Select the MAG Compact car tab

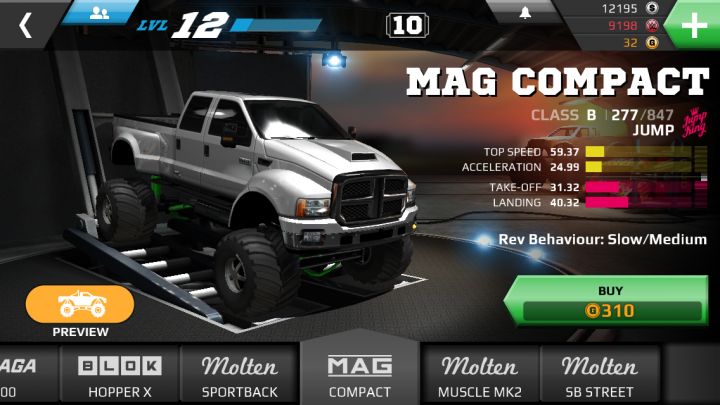tap(360, 374)
